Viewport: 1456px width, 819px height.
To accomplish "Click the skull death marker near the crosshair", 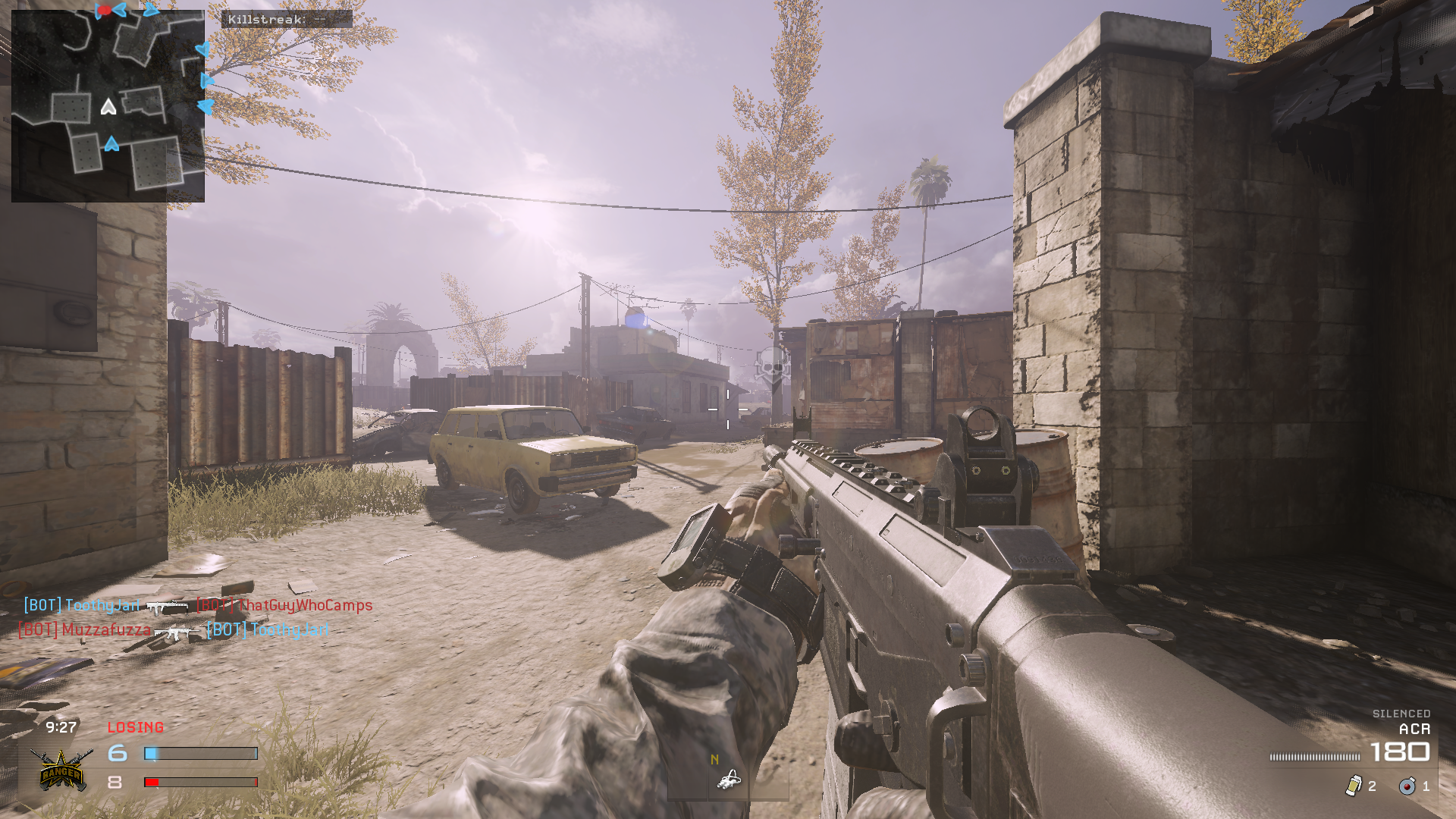I will [x=771, y=366].
